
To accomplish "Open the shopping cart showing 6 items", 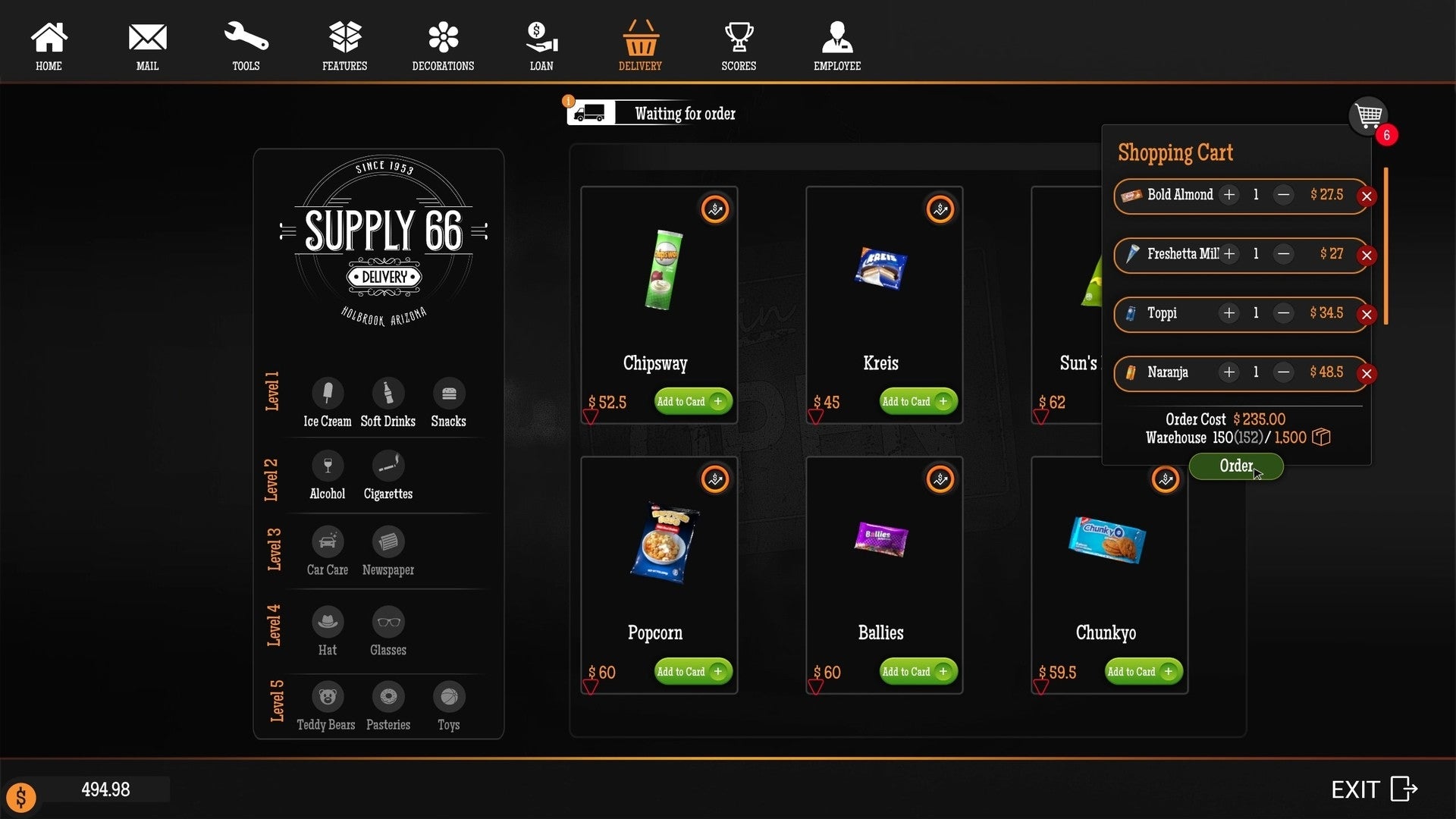I will 1369,118.
